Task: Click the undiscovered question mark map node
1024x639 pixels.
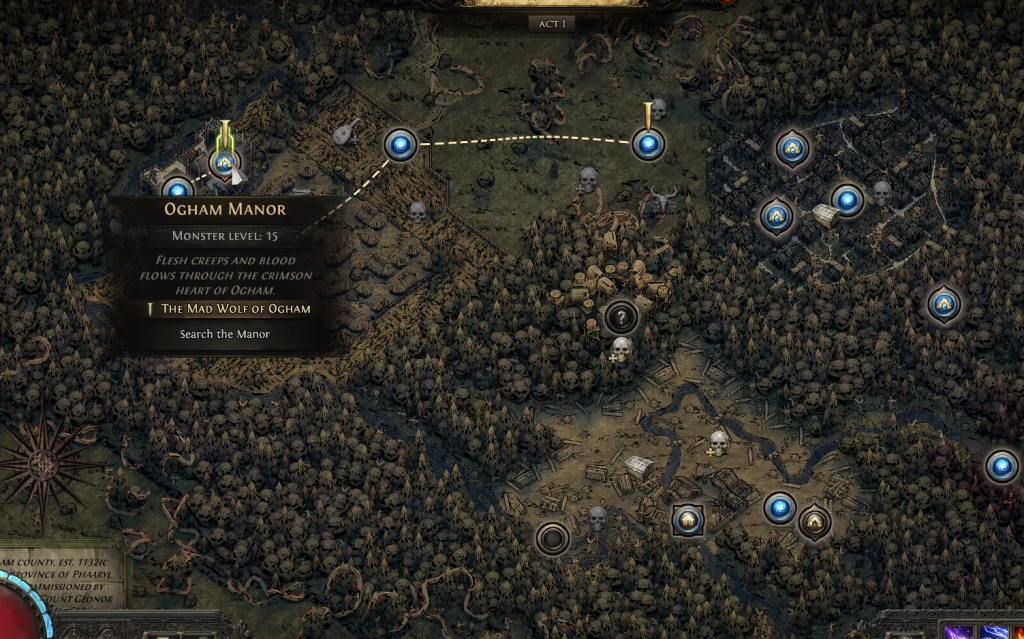Action: pyautogui.click(x=621, y=318)
